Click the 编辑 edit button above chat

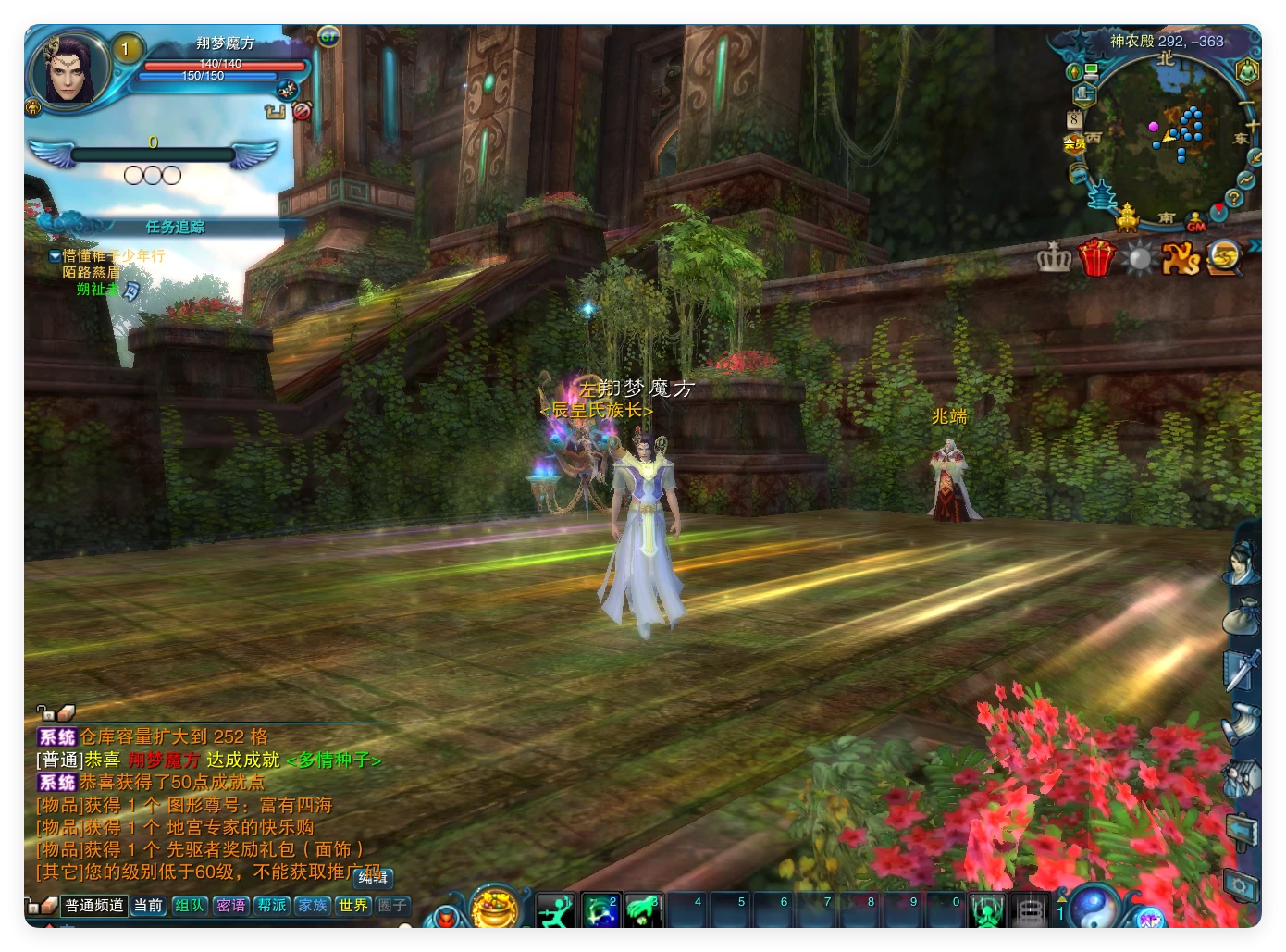[x=375, y=878]
